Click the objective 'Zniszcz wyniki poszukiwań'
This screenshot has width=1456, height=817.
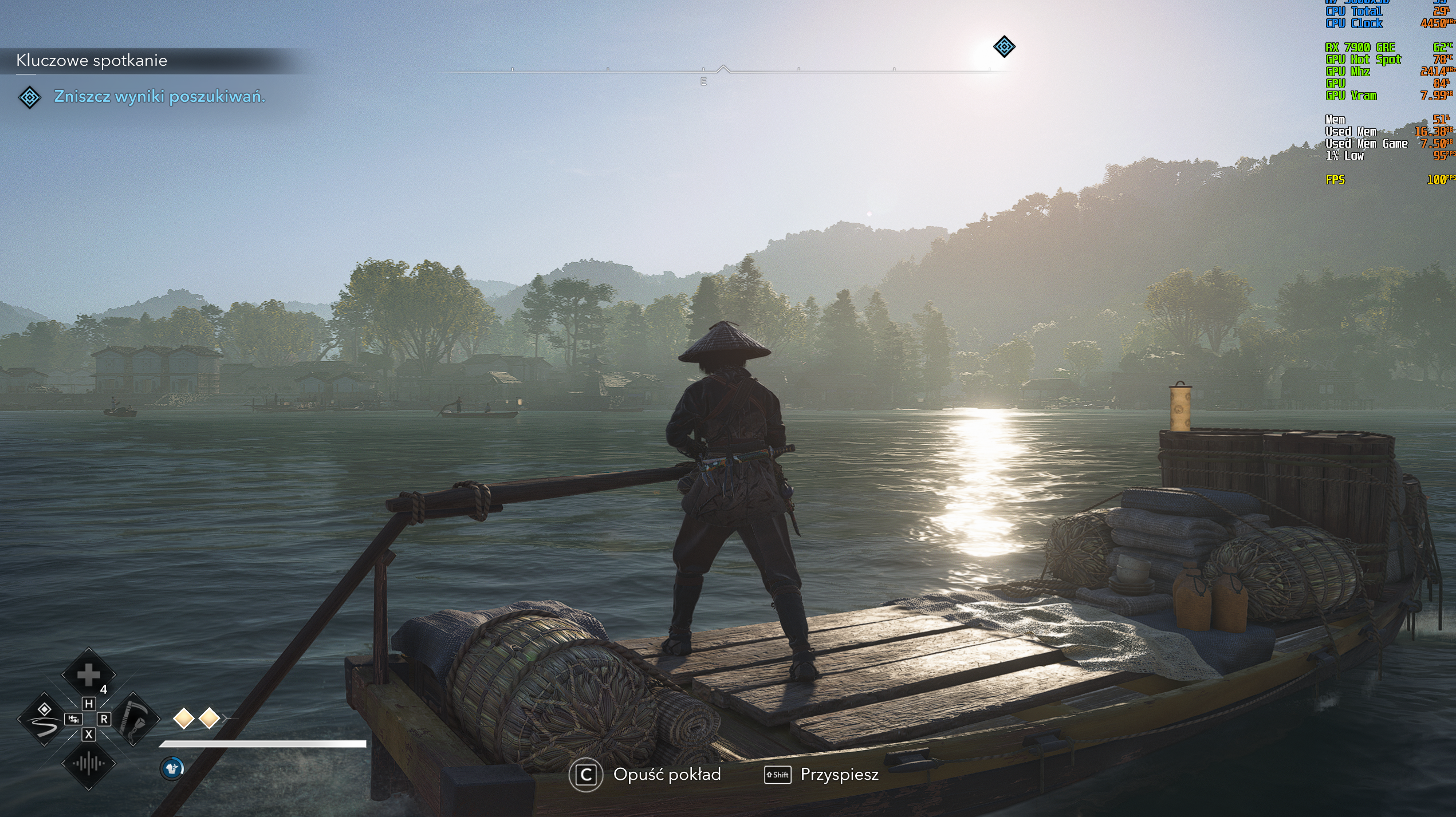[159, 97]
